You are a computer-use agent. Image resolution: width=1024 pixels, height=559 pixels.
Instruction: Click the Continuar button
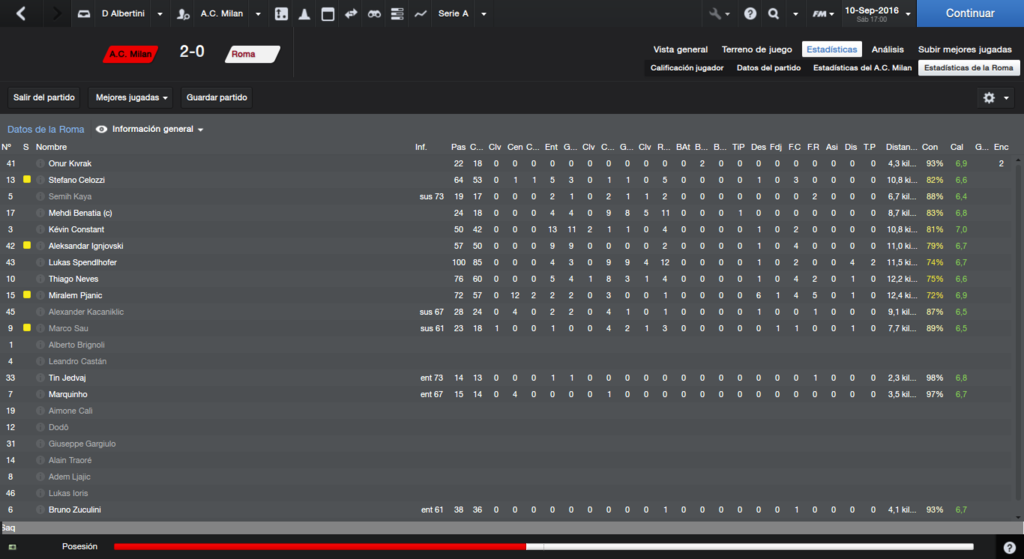click(969, 14)
